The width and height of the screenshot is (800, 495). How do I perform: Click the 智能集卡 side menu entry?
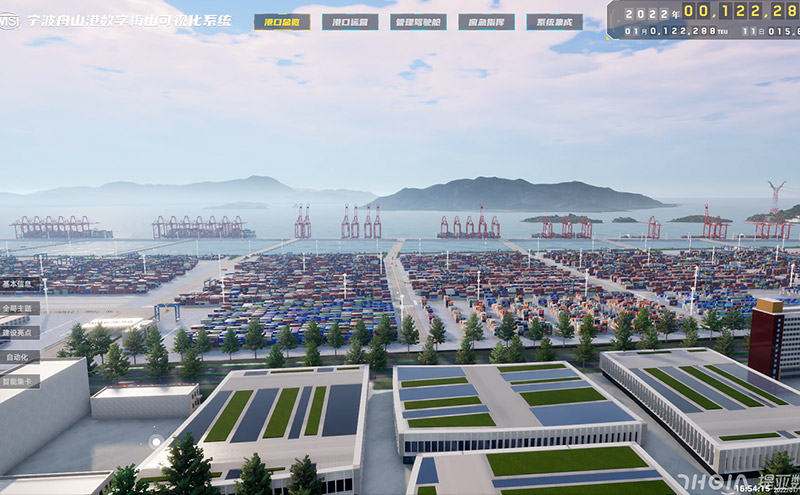click(18, 380)
